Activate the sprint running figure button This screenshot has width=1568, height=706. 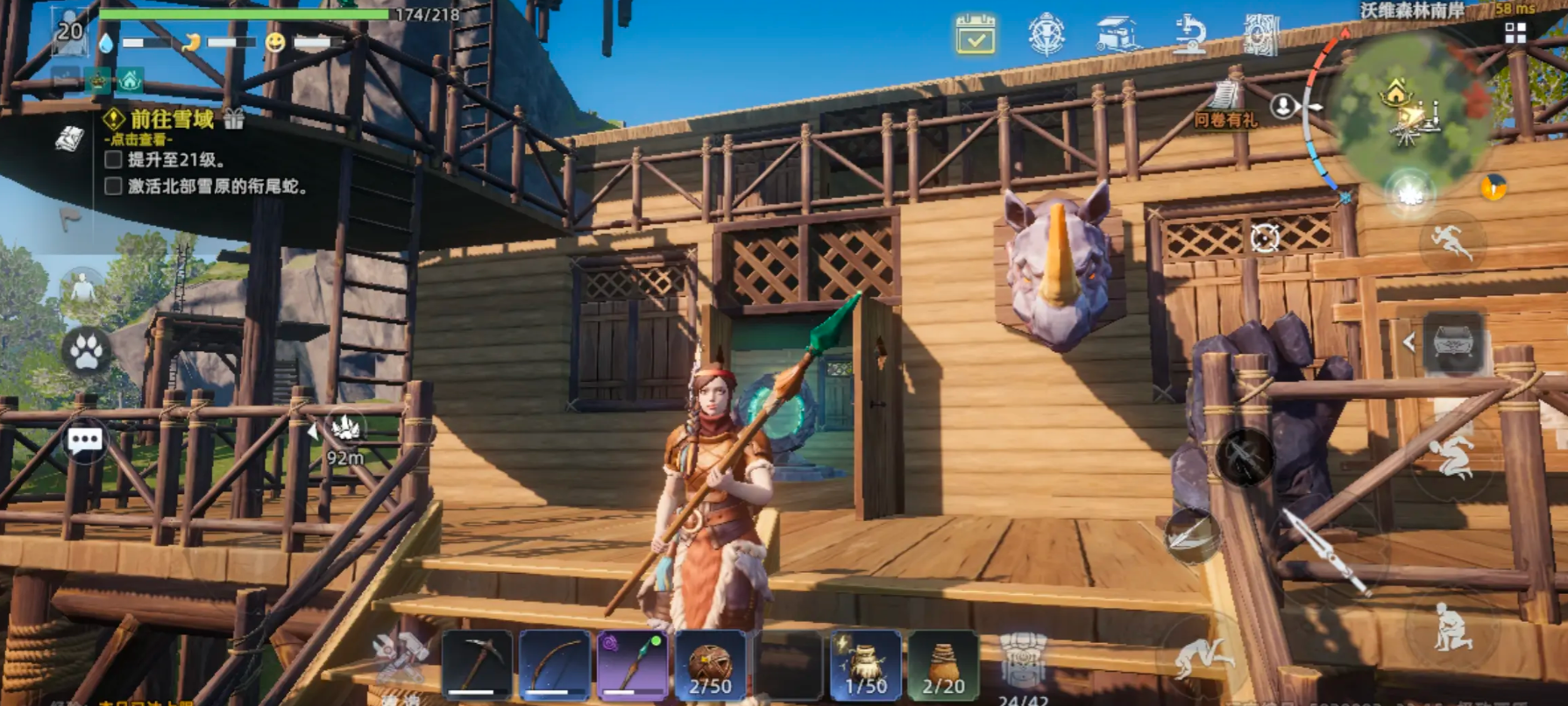tap(1451, 242)
